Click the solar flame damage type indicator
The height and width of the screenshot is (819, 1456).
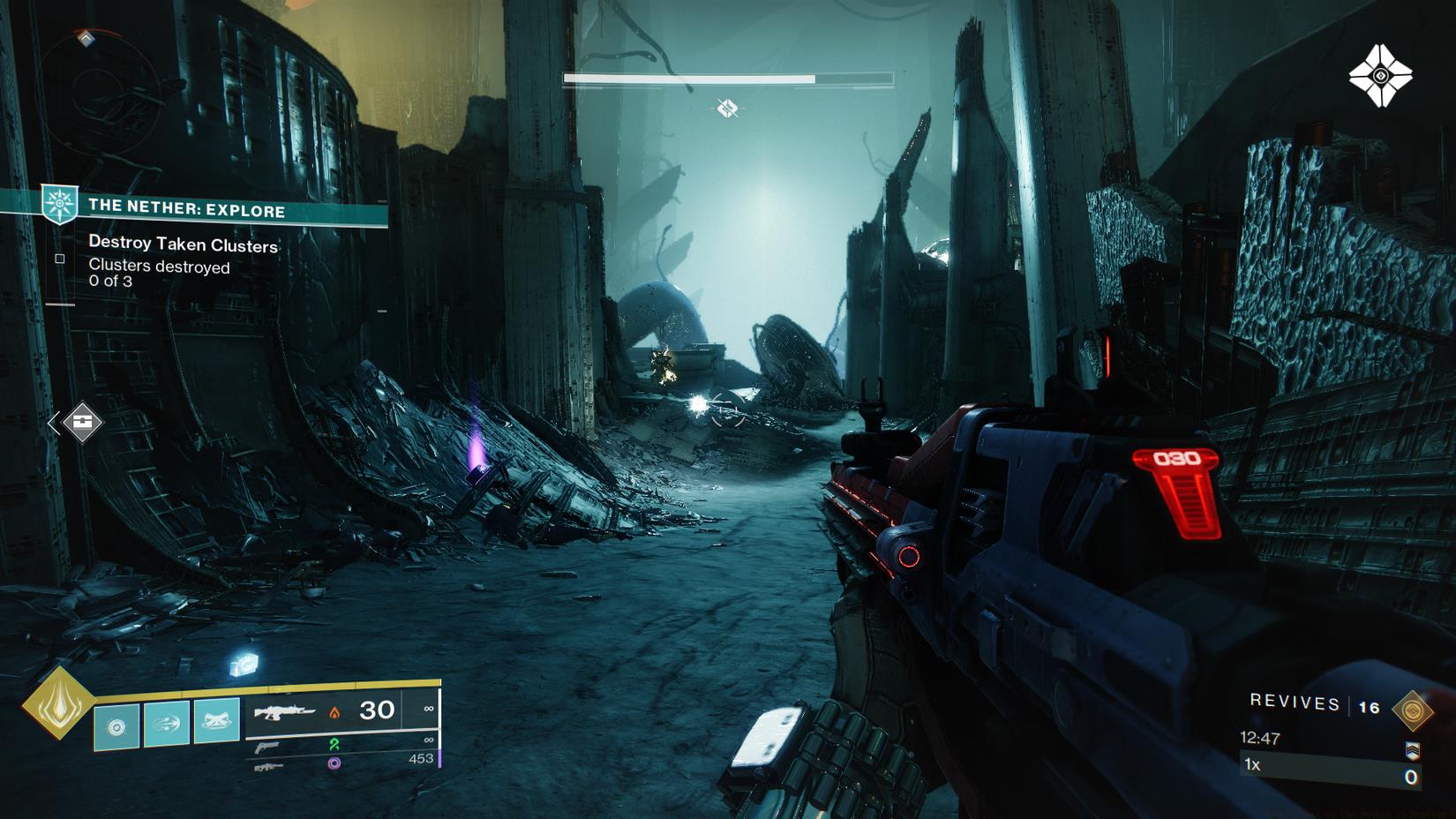click(334, 712)
